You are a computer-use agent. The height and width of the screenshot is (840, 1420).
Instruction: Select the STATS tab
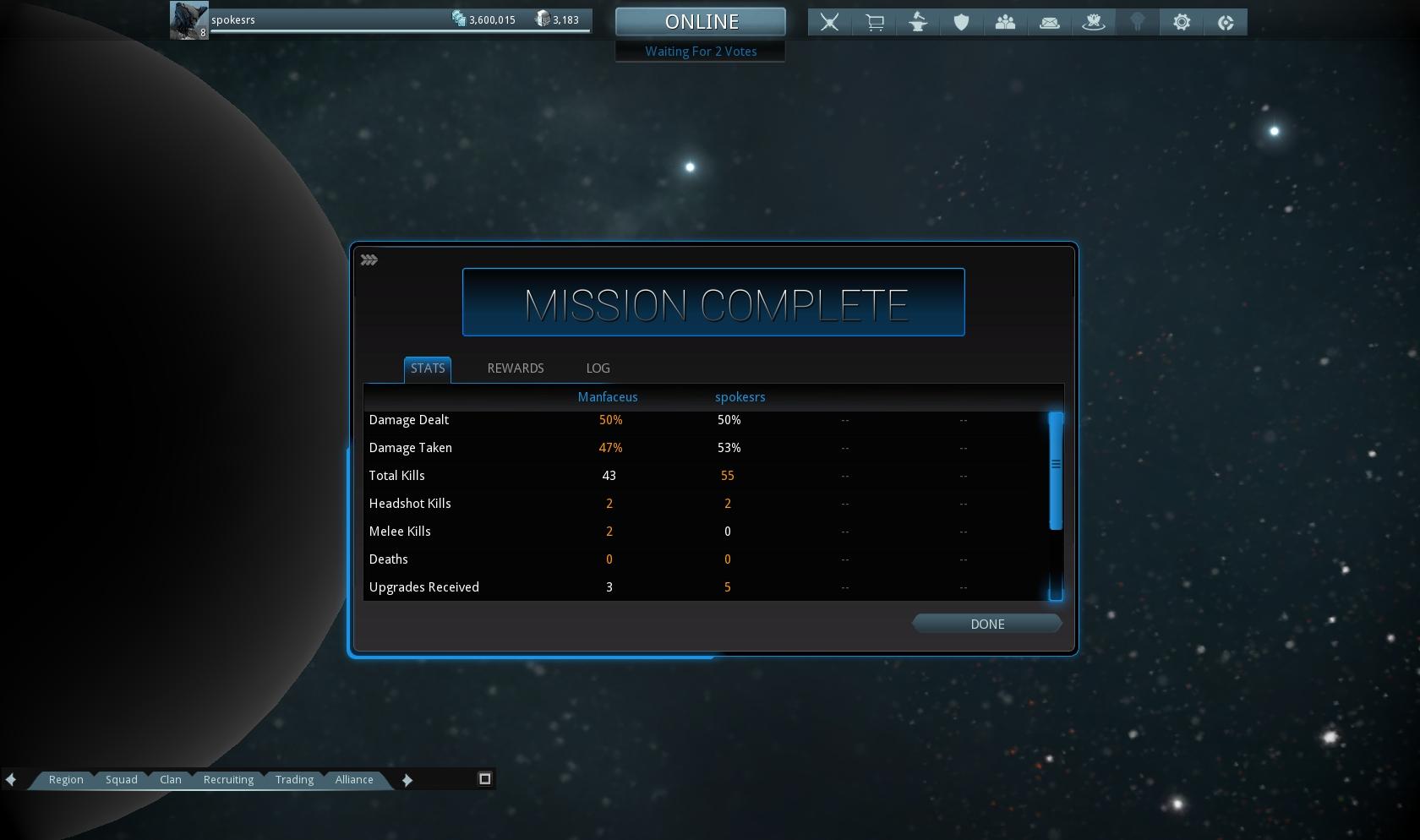coord(427,368)
